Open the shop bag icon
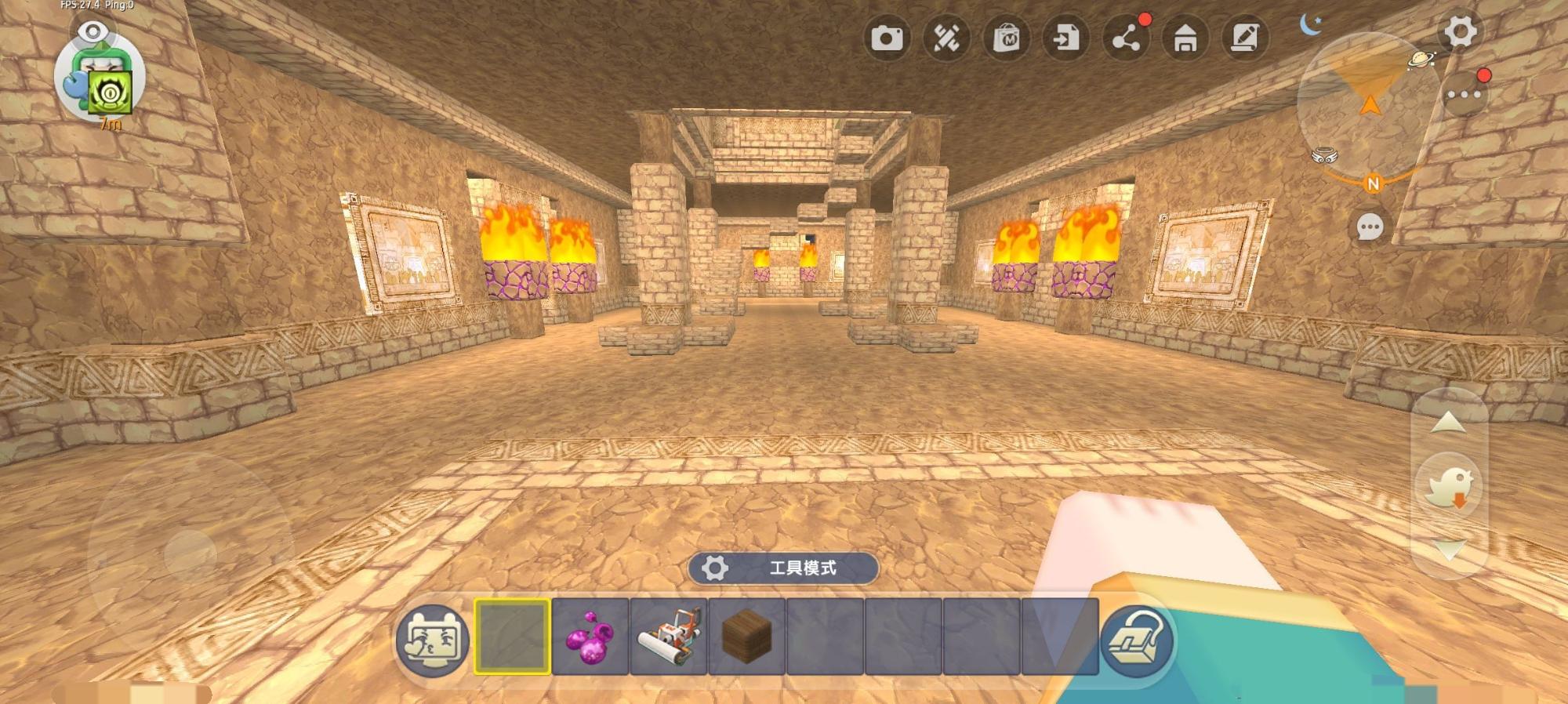 (x=1007, y=38)
